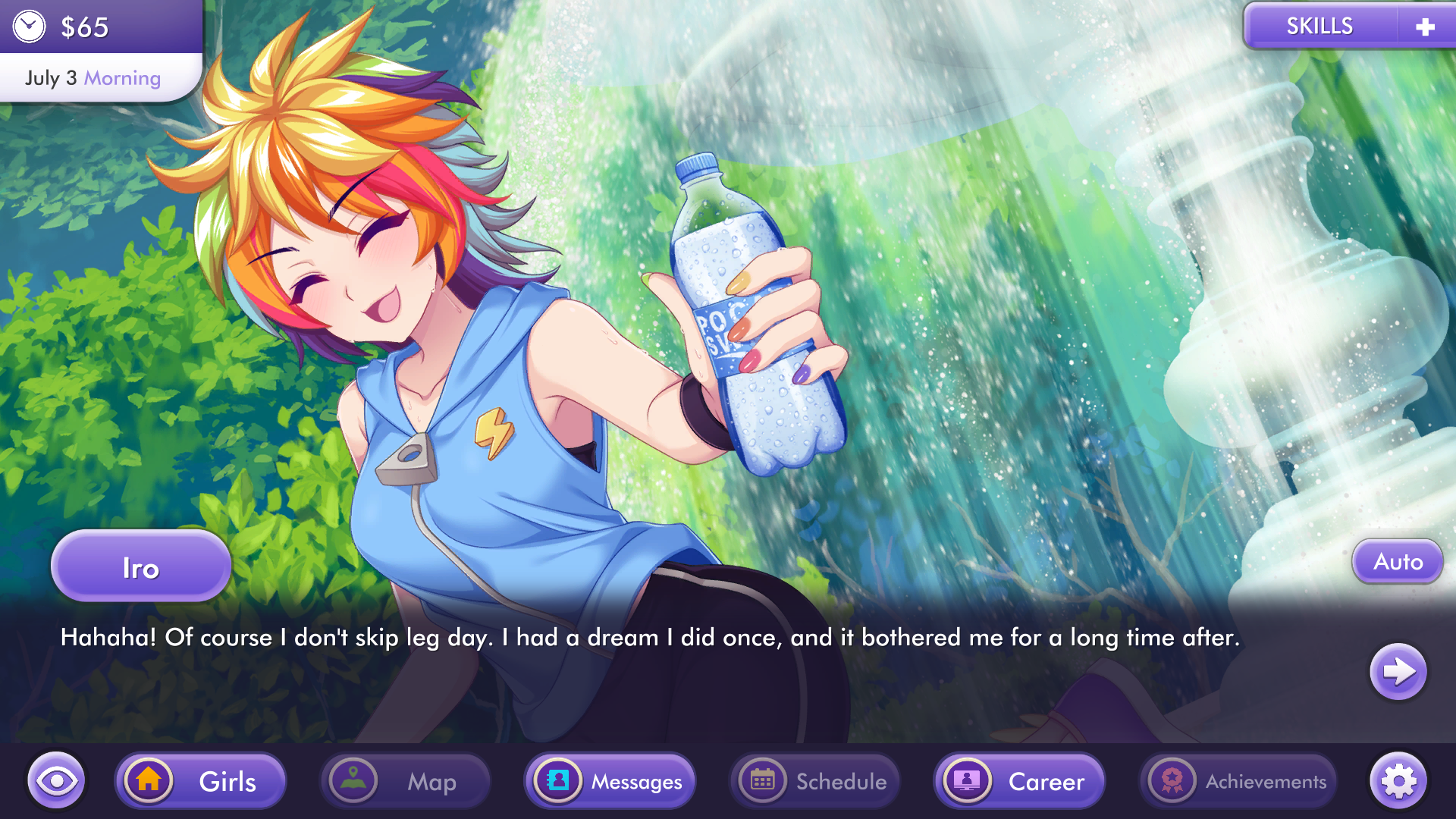The width and height of the screenshot is (1456, 819).
Task: Check the Messages inbox
Action: (x=610, y=781)
